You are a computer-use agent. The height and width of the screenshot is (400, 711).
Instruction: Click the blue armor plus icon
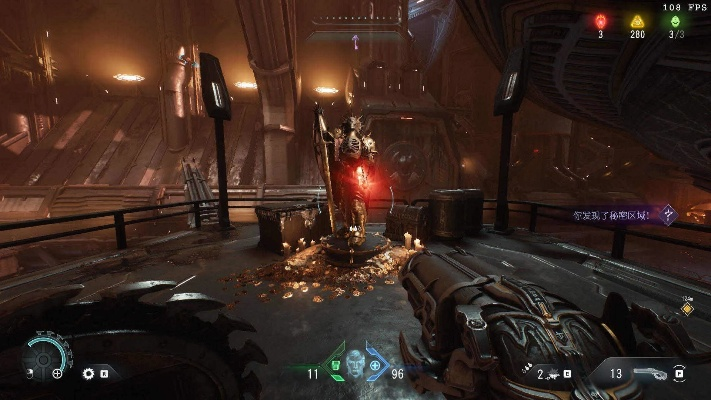(x=375, y=366)
